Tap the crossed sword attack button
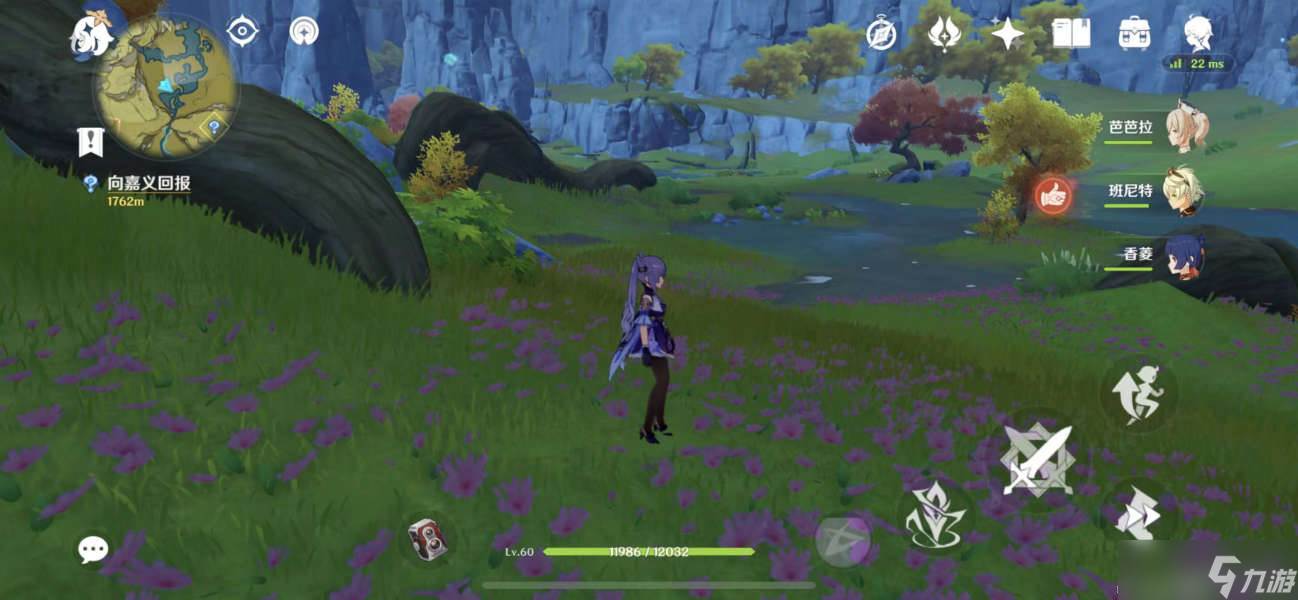 click(1036, 462)
